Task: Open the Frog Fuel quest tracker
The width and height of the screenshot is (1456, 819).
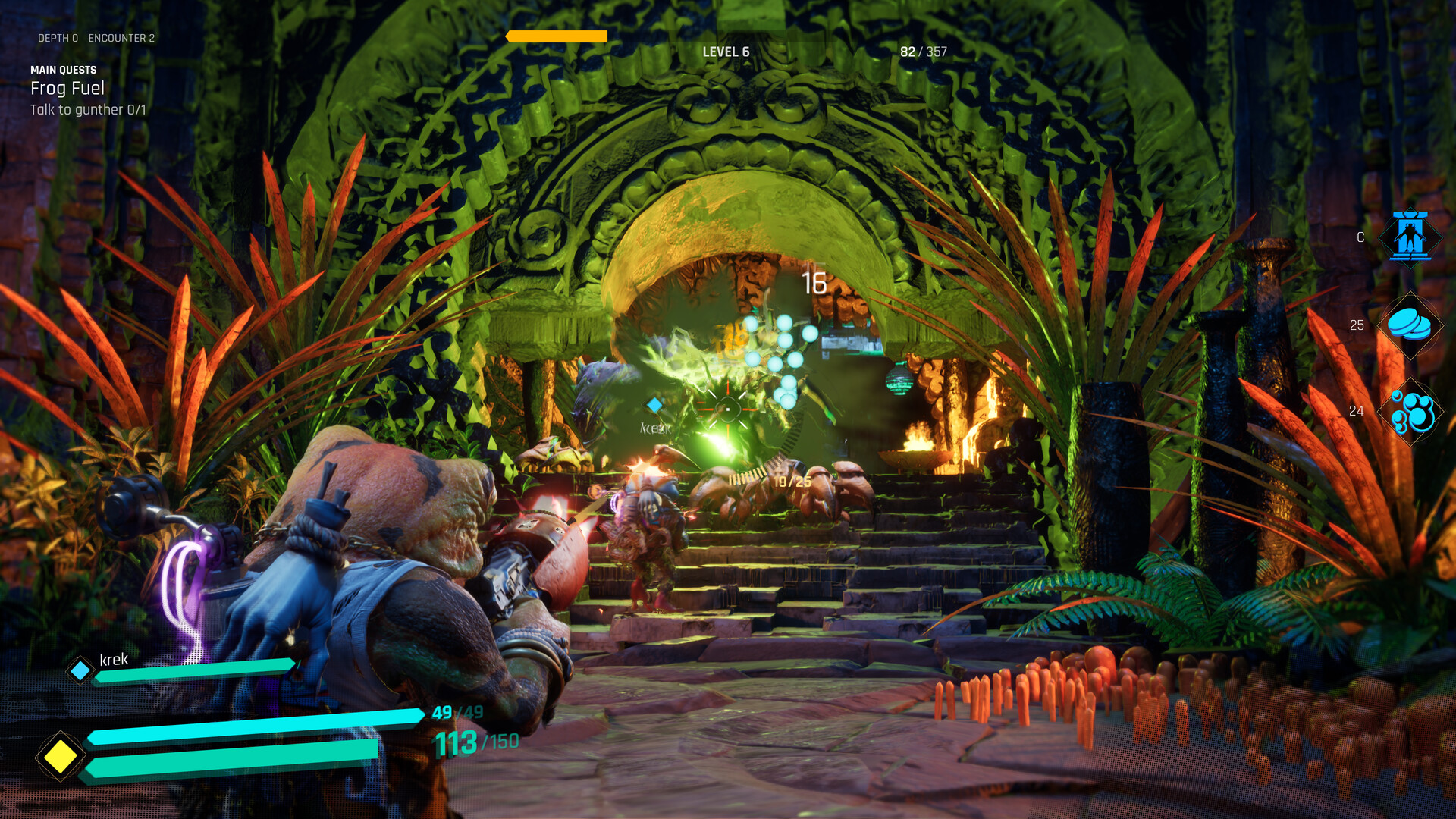Action: (67, 89)
